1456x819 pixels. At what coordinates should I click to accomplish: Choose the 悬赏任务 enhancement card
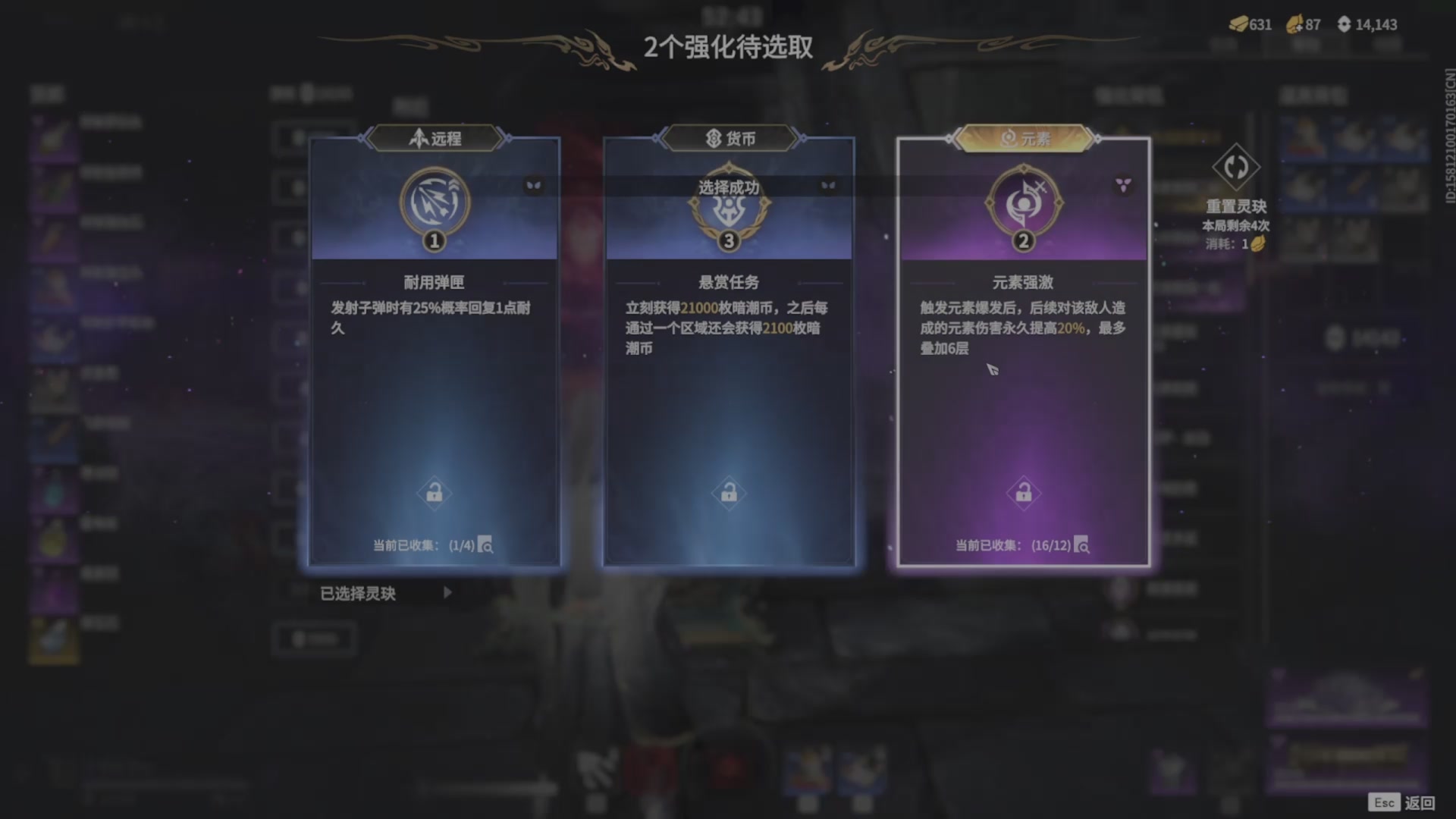pyautogui.click(x=728, y=341)
